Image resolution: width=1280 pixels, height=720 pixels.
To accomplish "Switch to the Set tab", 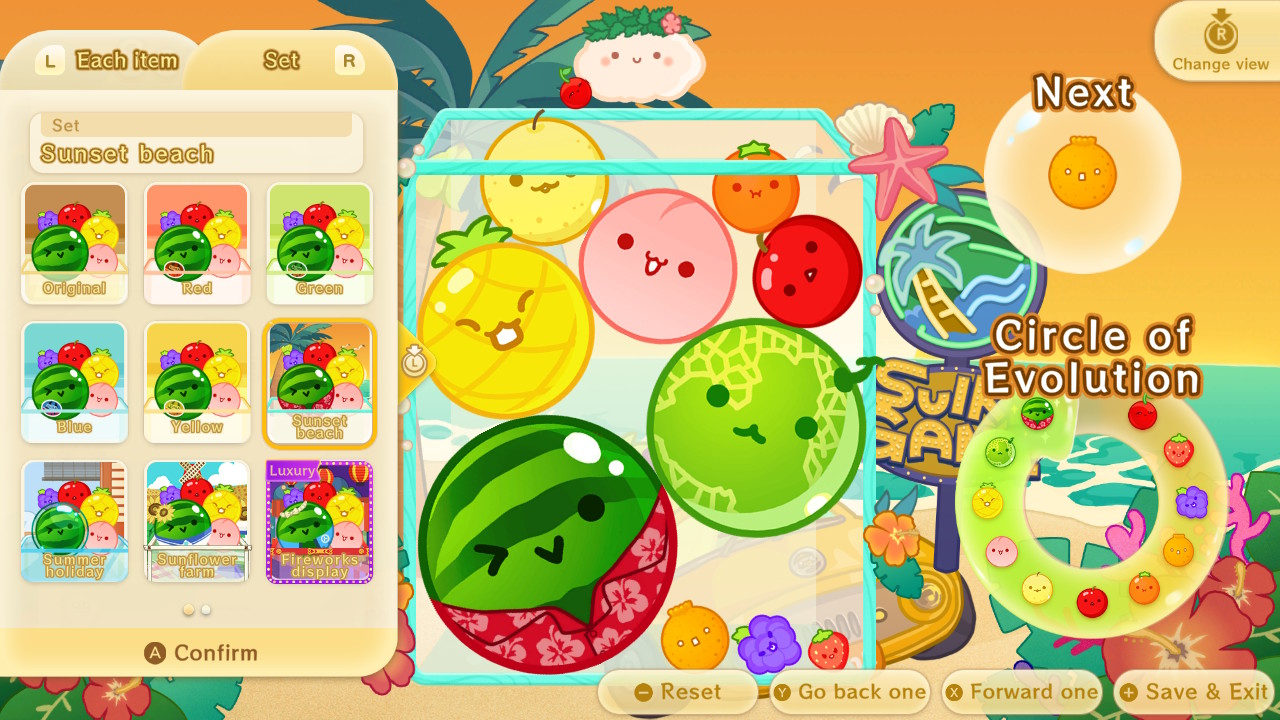I will point(280,60).
